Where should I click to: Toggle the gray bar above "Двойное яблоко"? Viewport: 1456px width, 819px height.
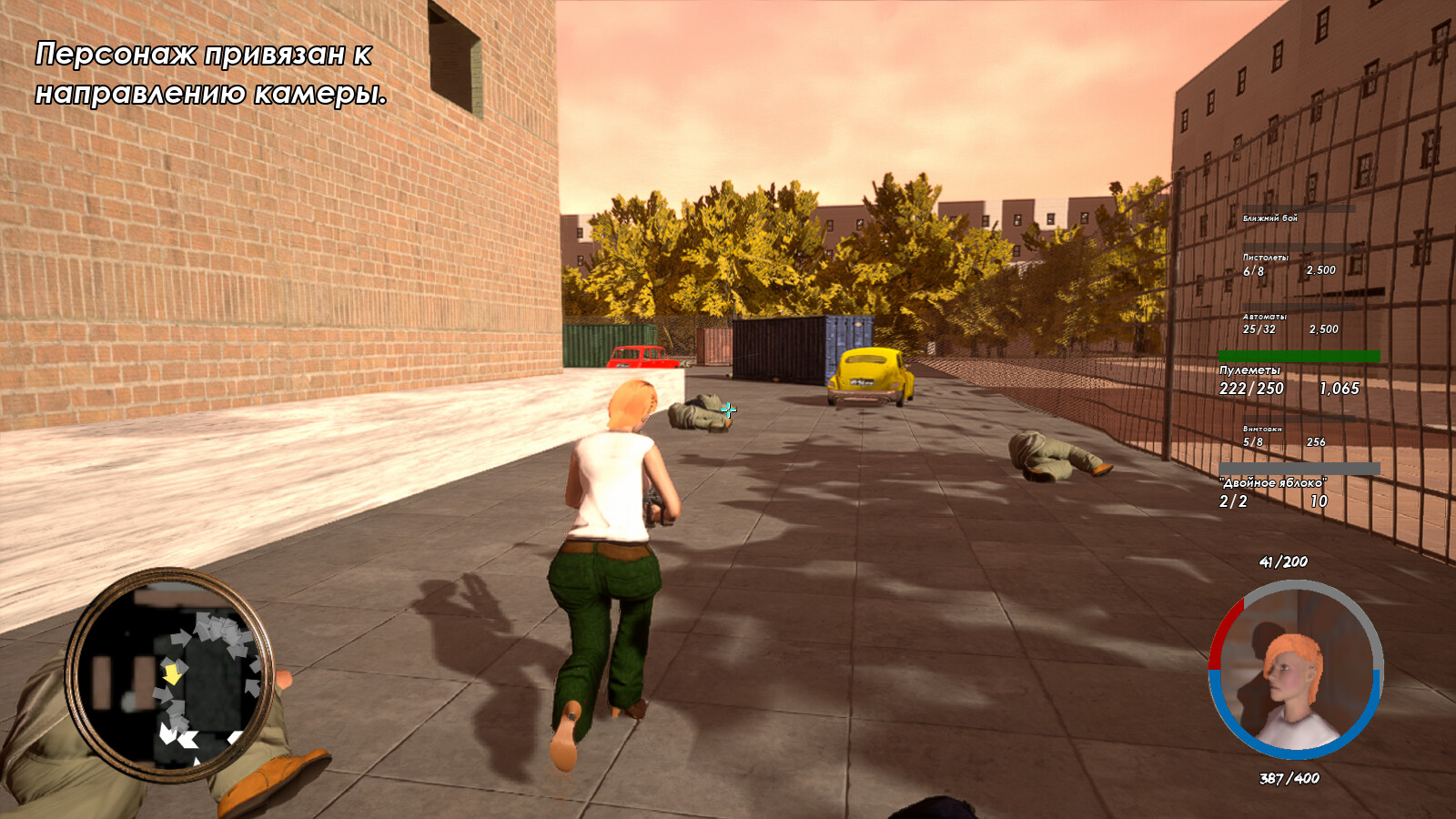[1301, 466]
